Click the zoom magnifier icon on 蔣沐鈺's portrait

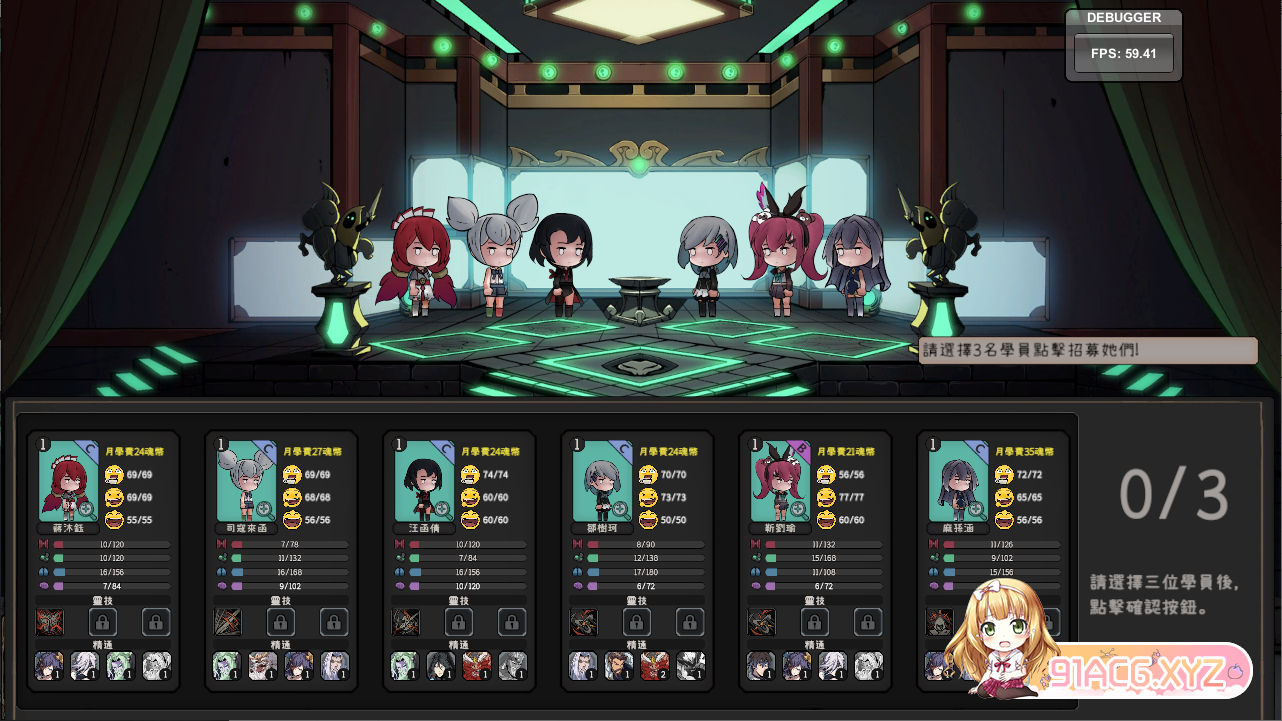[x=86, y=509]
